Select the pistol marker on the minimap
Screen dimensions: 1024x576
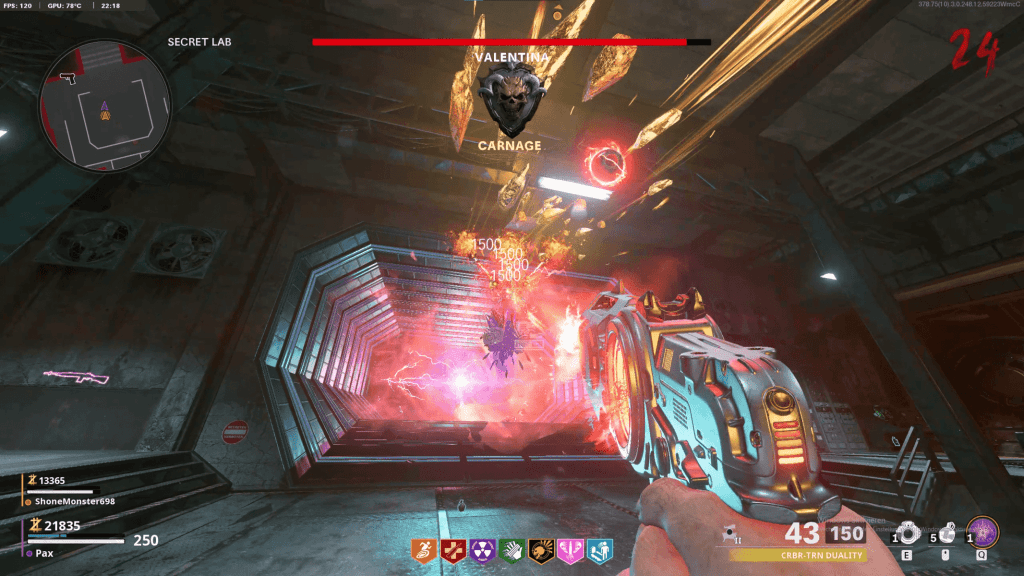(x=68, y=76)
